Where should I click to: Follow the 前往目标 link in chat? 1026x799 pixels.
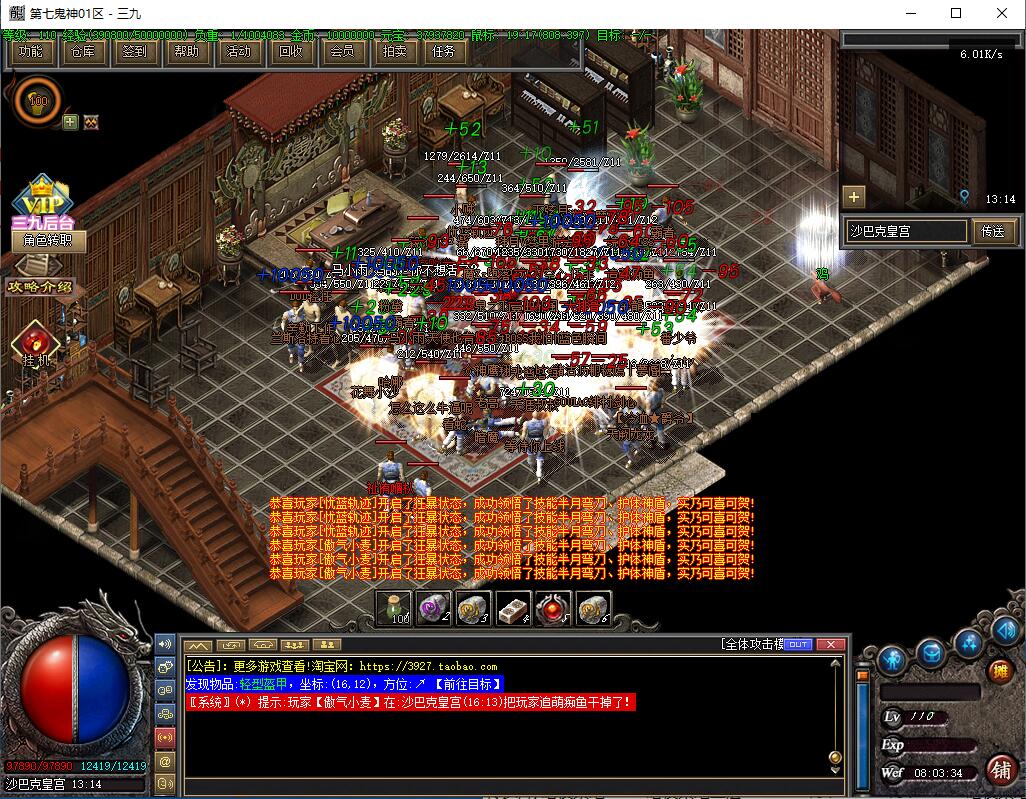click(467, 684)
